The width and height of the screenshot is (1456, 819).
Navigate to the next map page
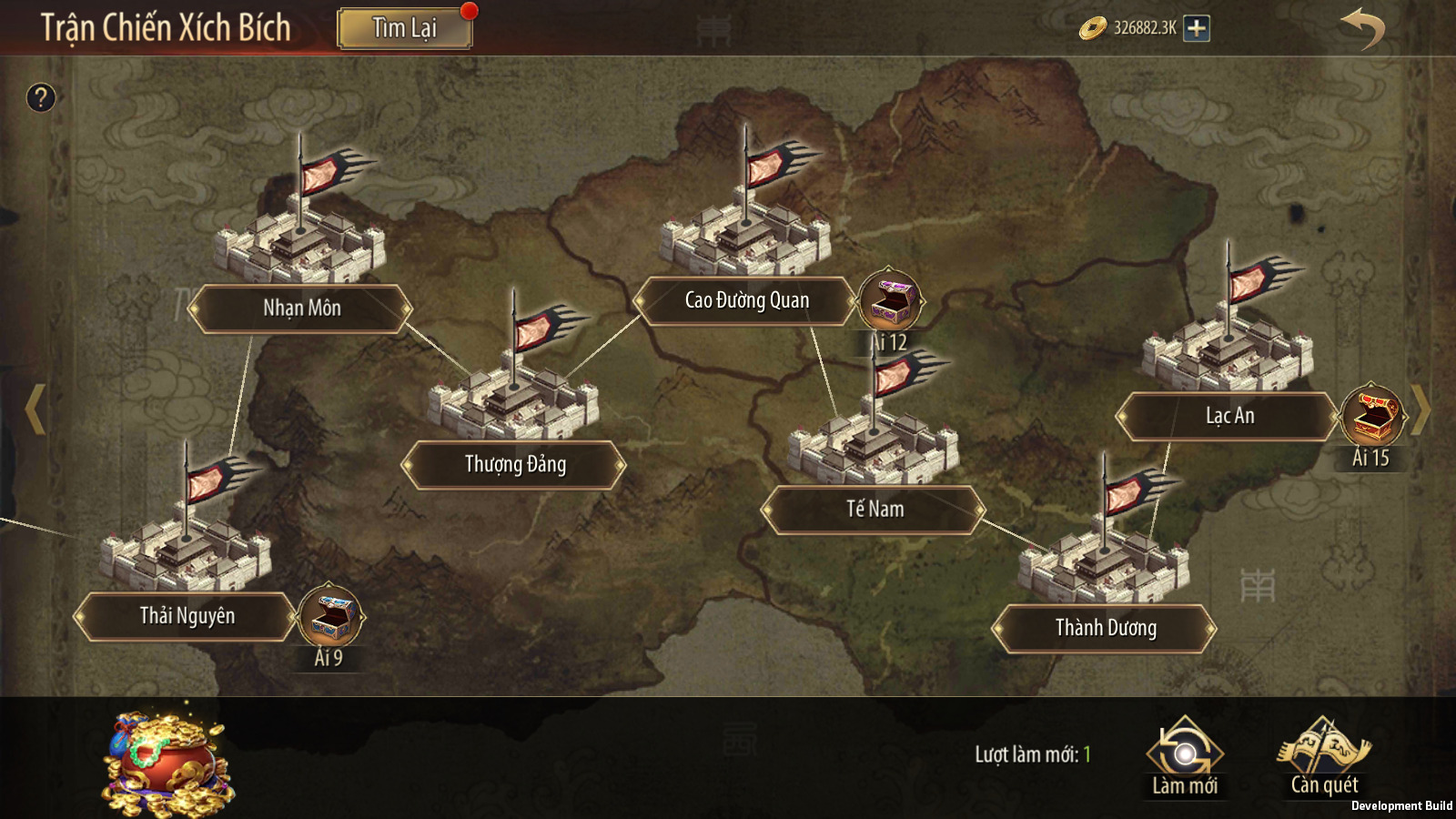pos(1421,409)
